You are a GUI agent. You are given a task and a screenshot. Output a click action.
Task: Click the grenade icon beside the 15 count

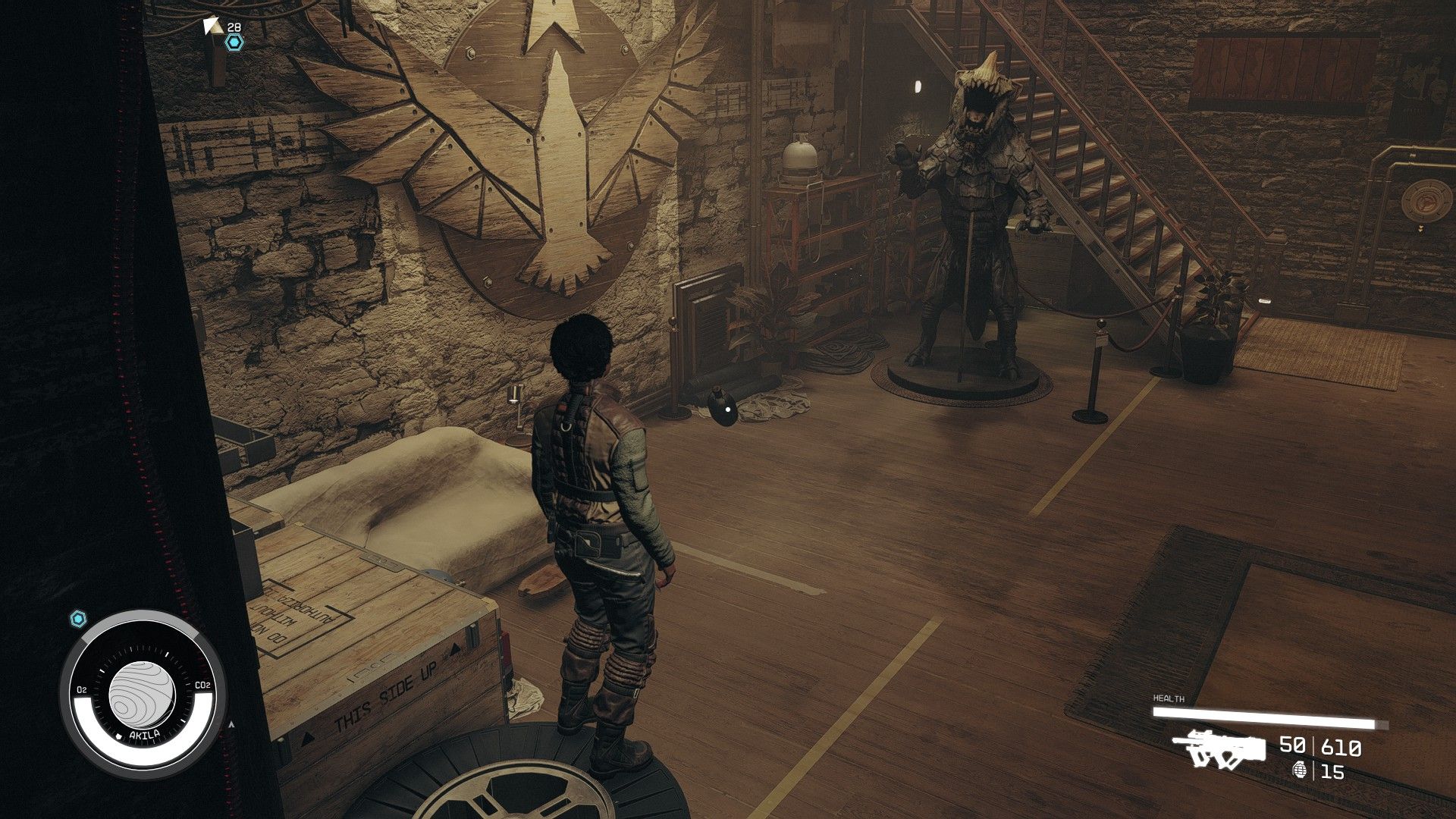tap(1301, 770)
